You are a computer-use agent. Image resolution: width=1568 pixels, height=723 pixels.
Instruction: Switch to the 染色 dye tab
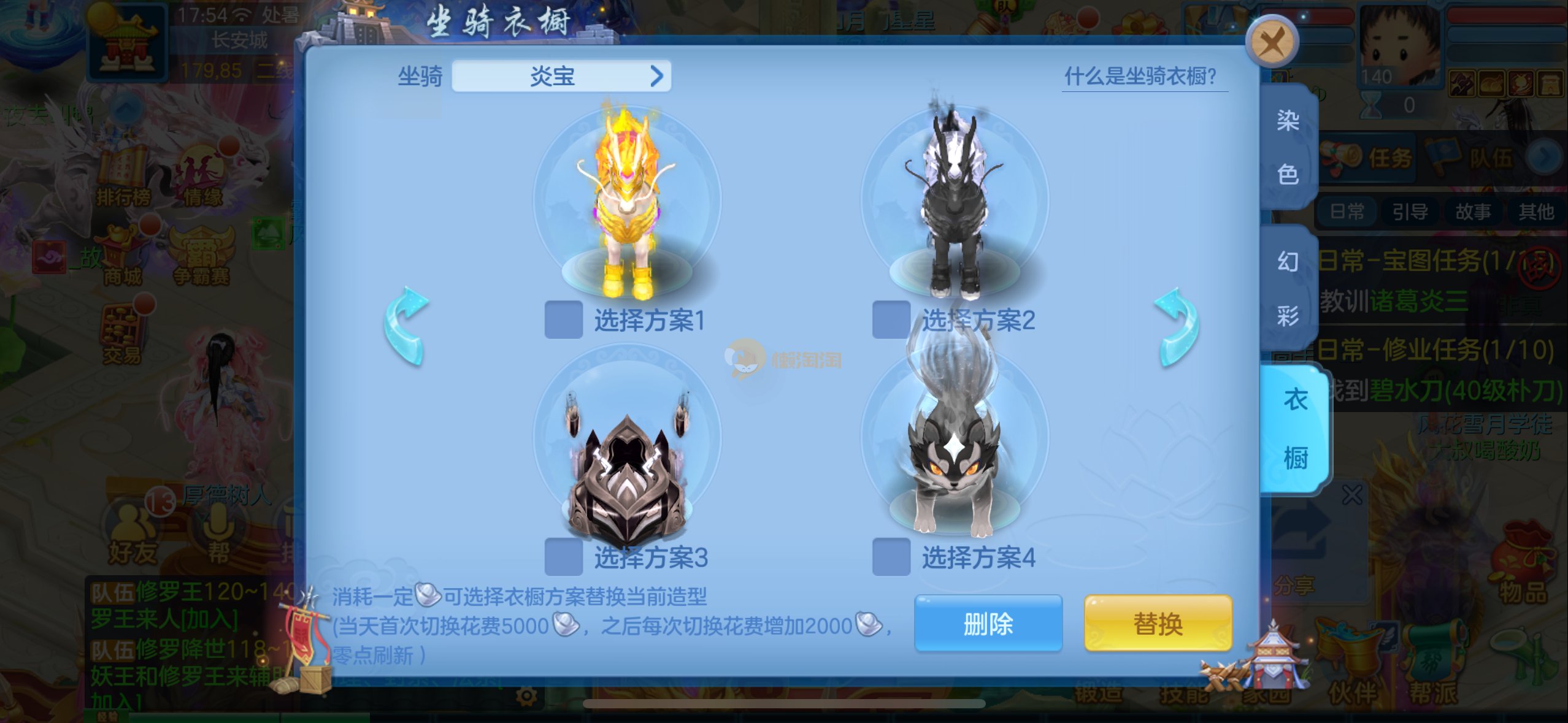(1288, 147)
